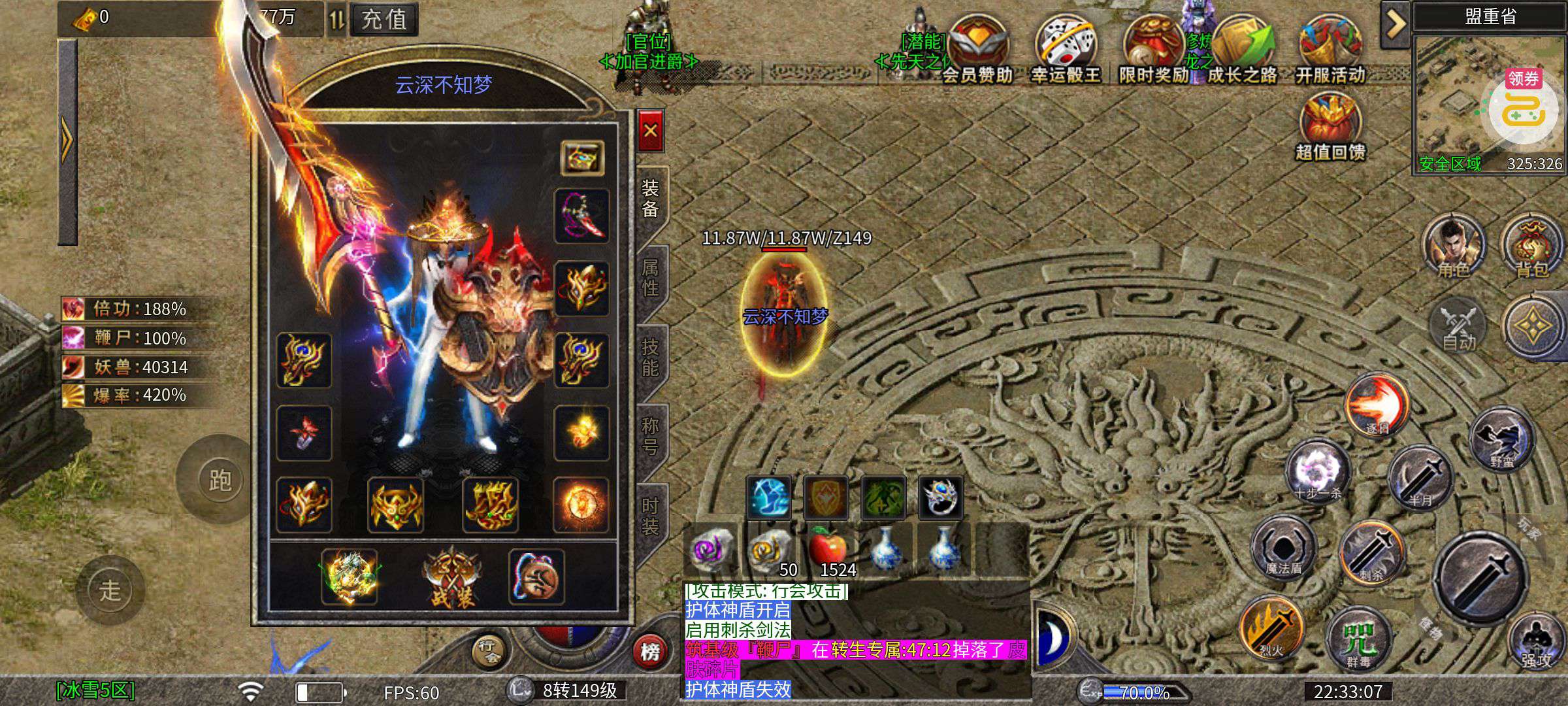Open 会员赞助 member sponsorship
Screen dimensions: 1568x706
coord(977,50)
